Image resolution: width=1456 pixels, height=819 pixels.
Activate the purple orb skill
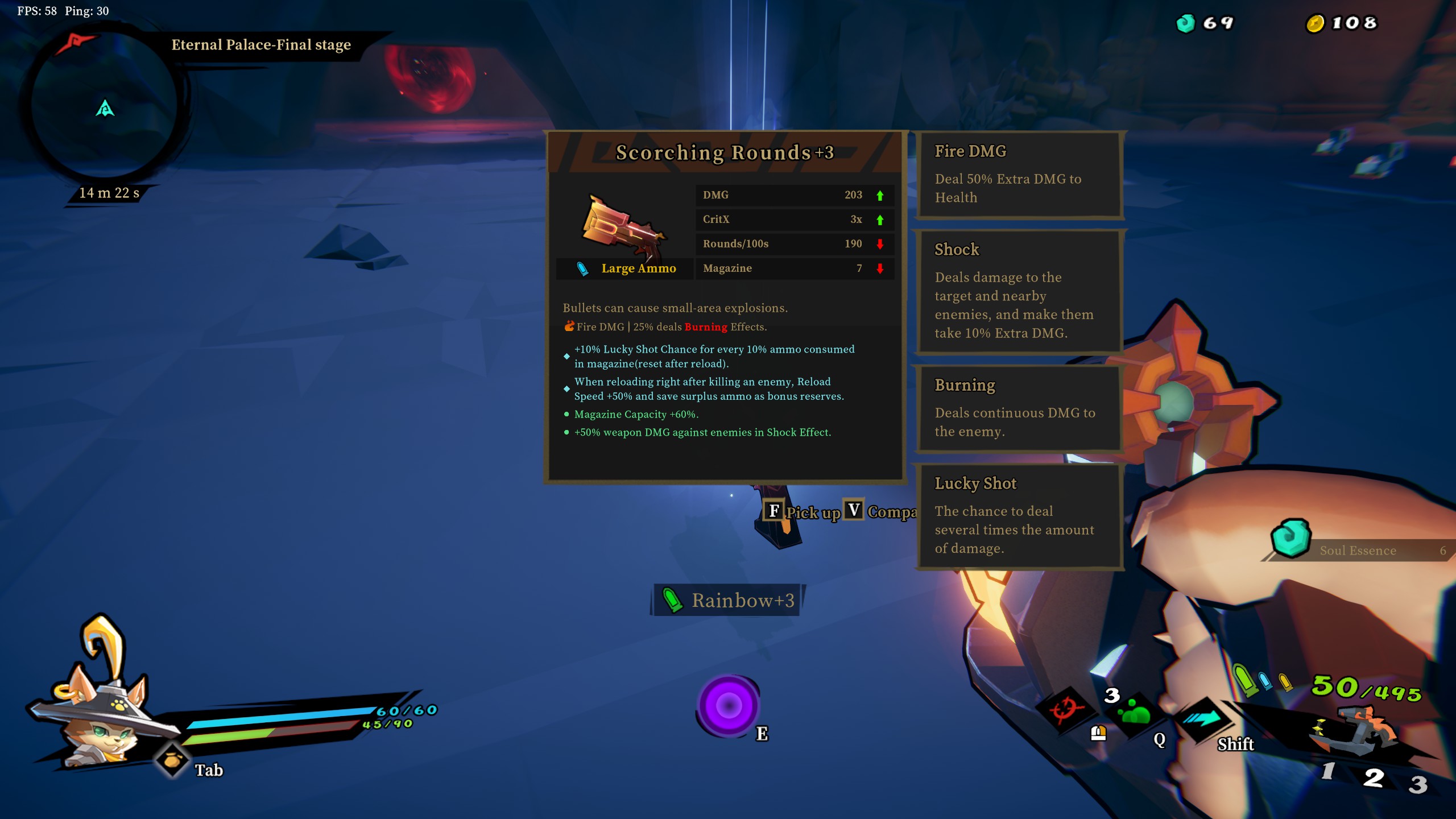pos(728,705)
